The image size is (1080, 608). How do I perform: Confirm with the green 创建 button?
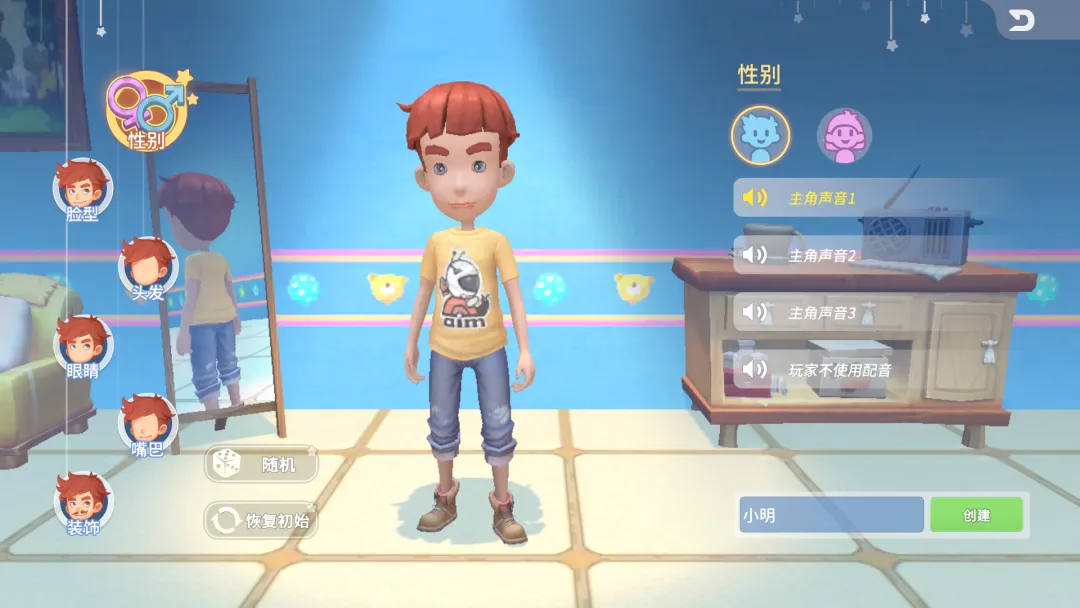pyautogui.click(x=976, y=515)
